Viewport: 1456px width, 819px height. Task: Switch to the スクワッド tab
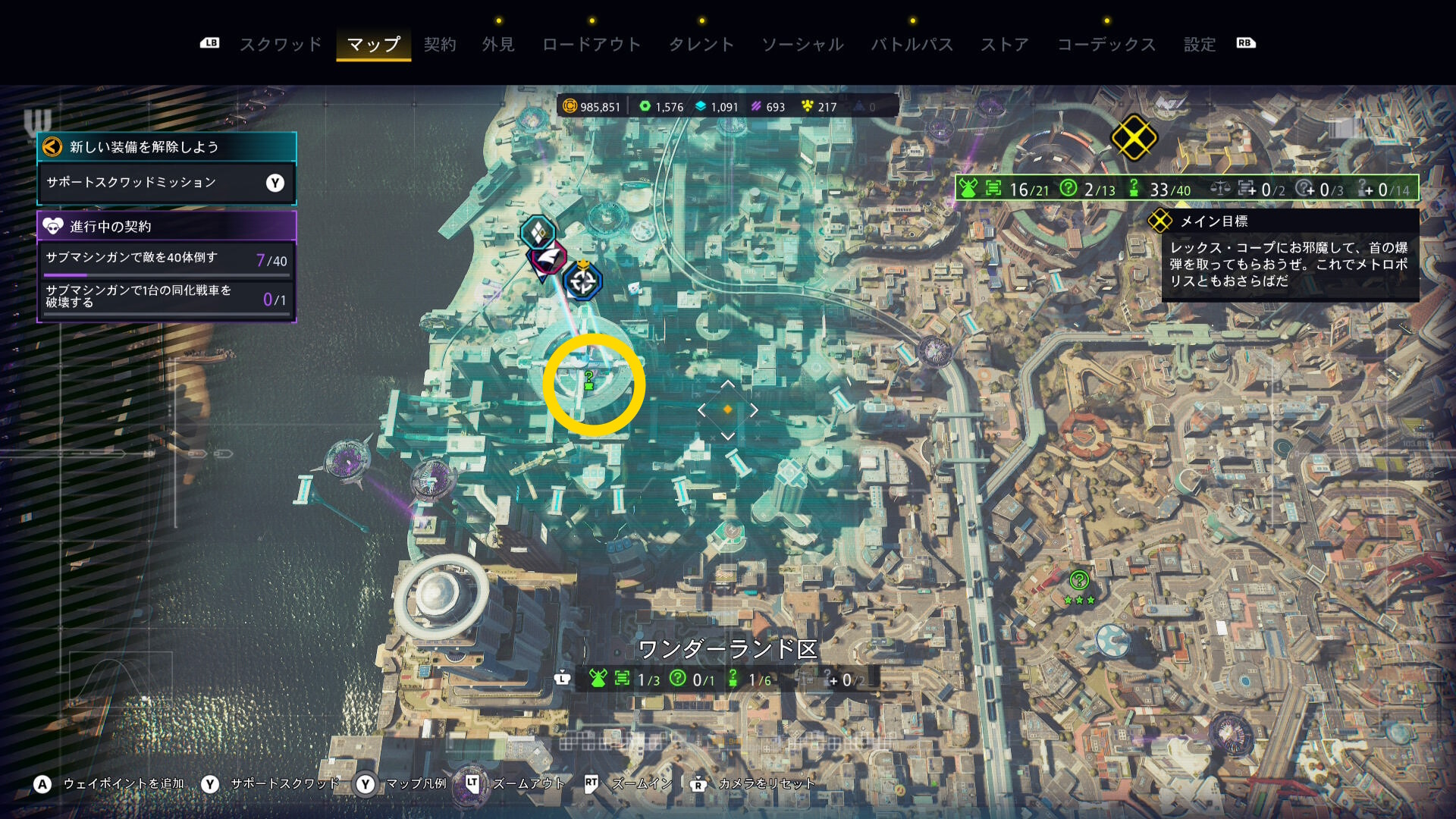pos(281,45)
